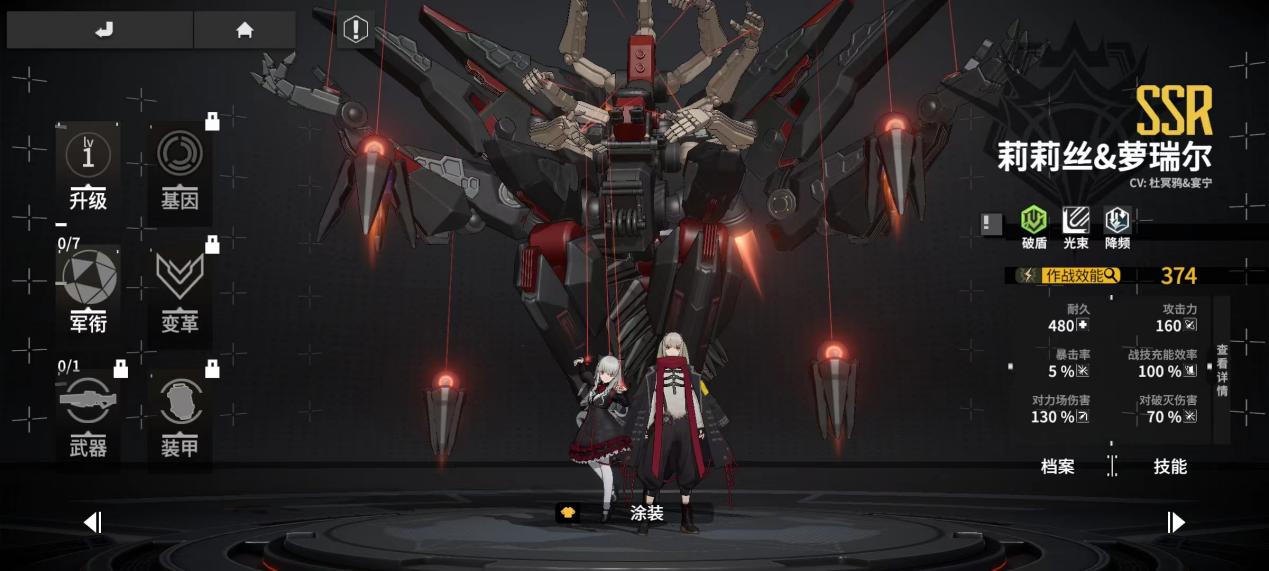Open the 技能 skills tab
The width and height of the screenshot is (1269, 571).
tap(1169, 466)
